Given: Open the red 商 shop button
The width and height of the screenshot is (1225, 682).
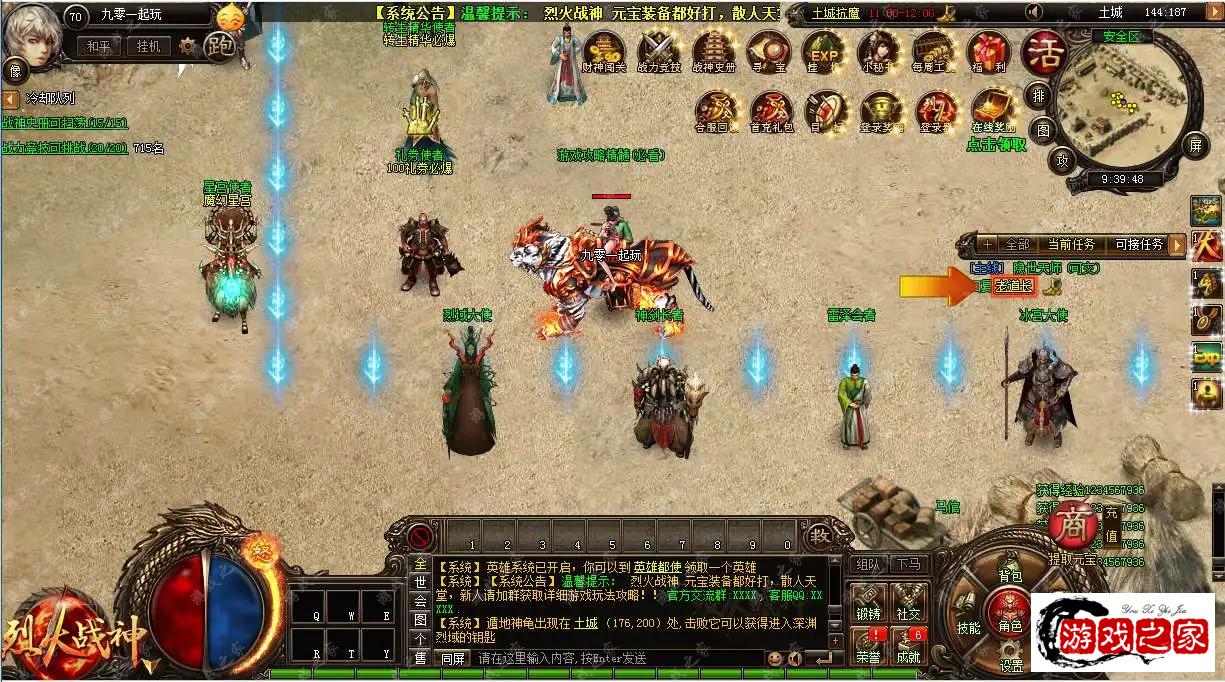Looking at the screenshot, I should 1073,523.
